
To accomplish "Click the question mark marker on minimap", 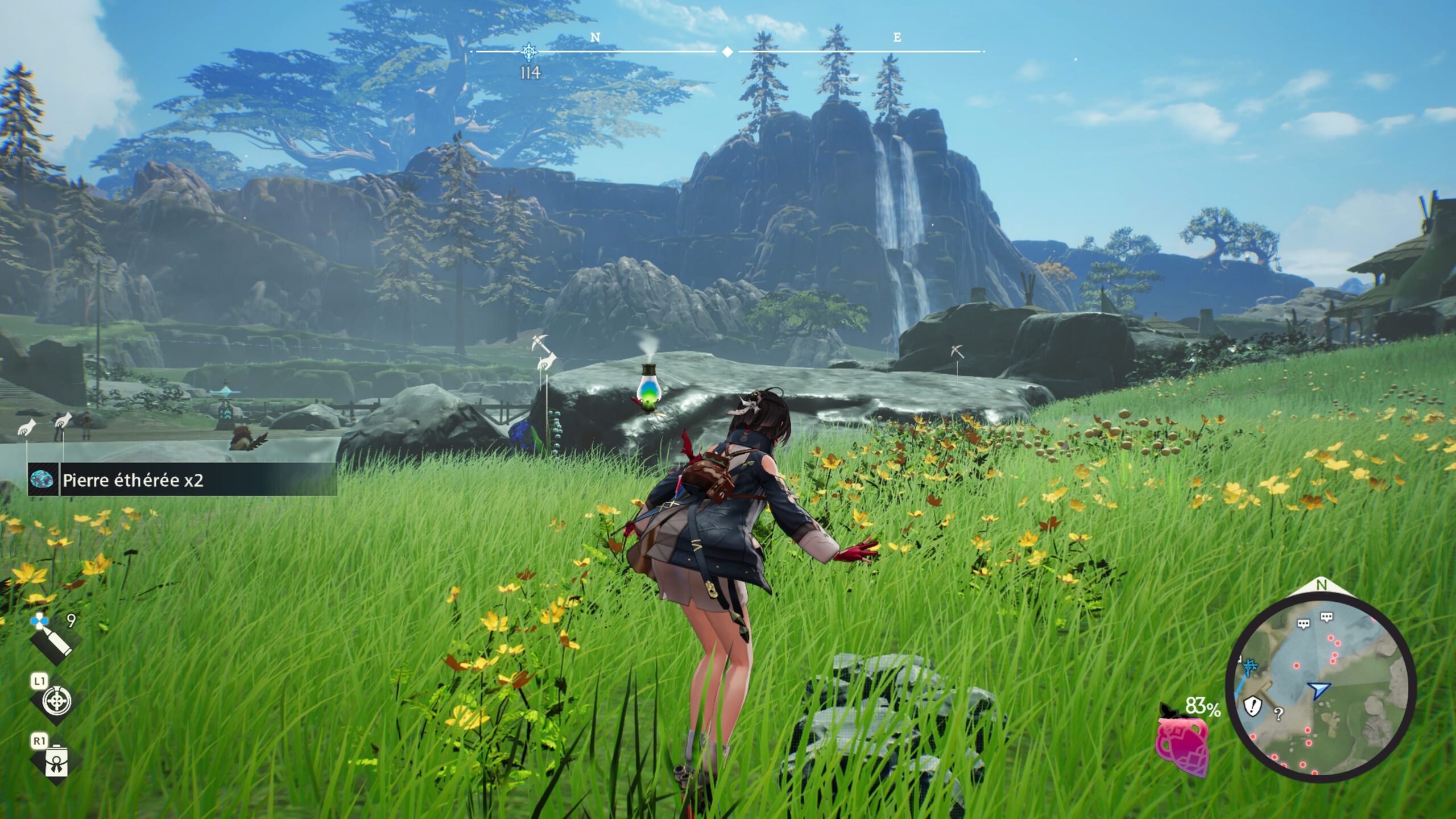I will coord(1279,714).
